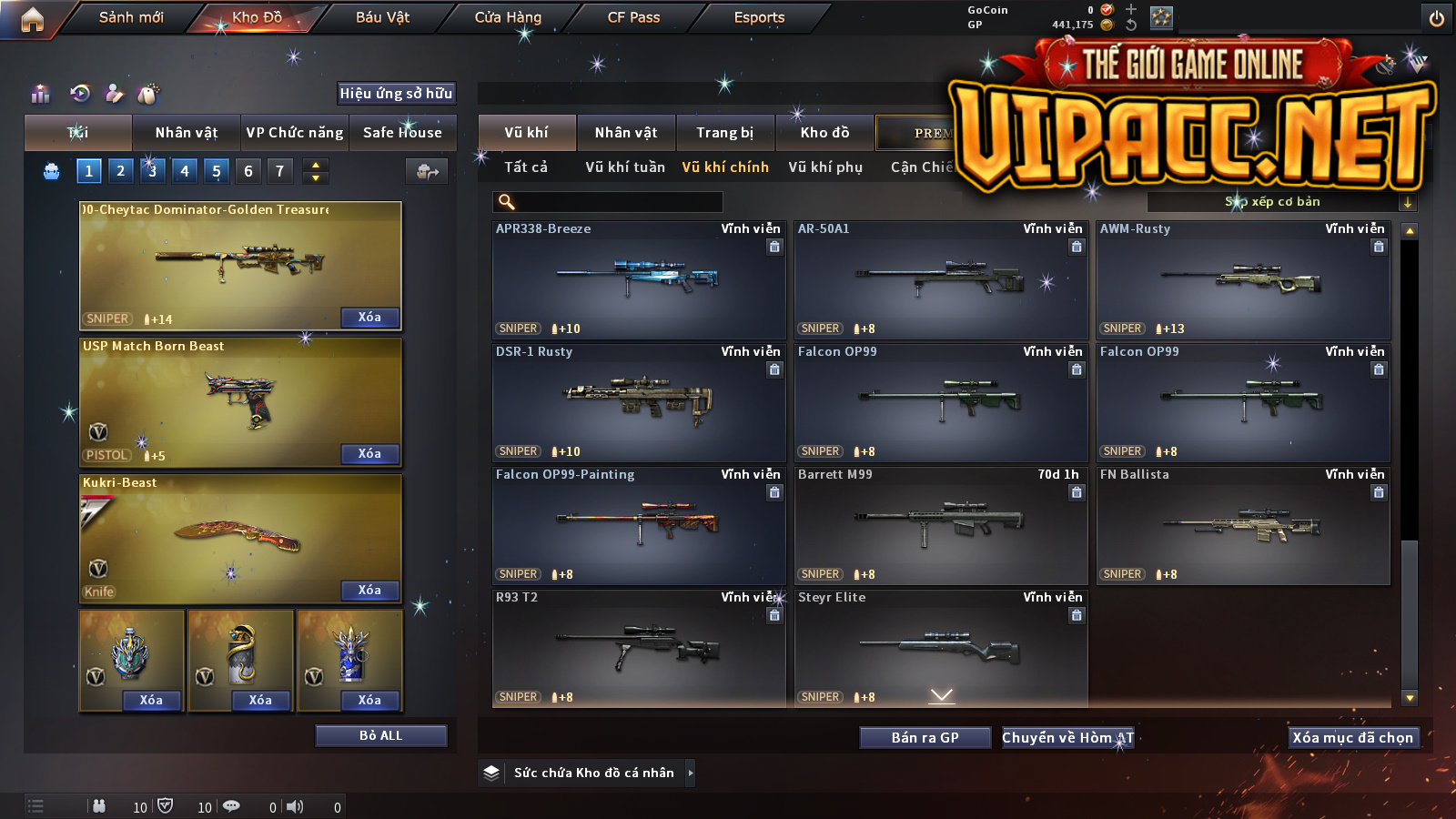Pick the Barrett M99 weapon tile
The height and width of the screenshot is (819, 1456).
pyautogui.click(x=940, y=526)
